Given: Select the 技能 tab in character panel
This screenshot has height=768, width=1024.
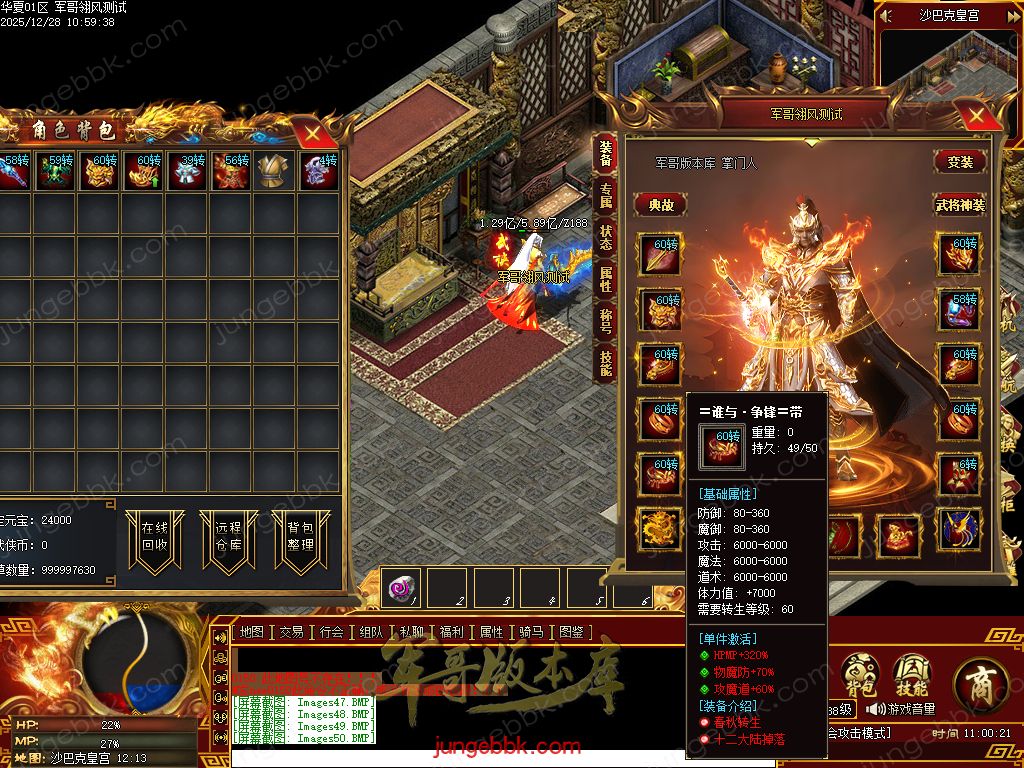Looking at the screenshot, I should 606,362.
